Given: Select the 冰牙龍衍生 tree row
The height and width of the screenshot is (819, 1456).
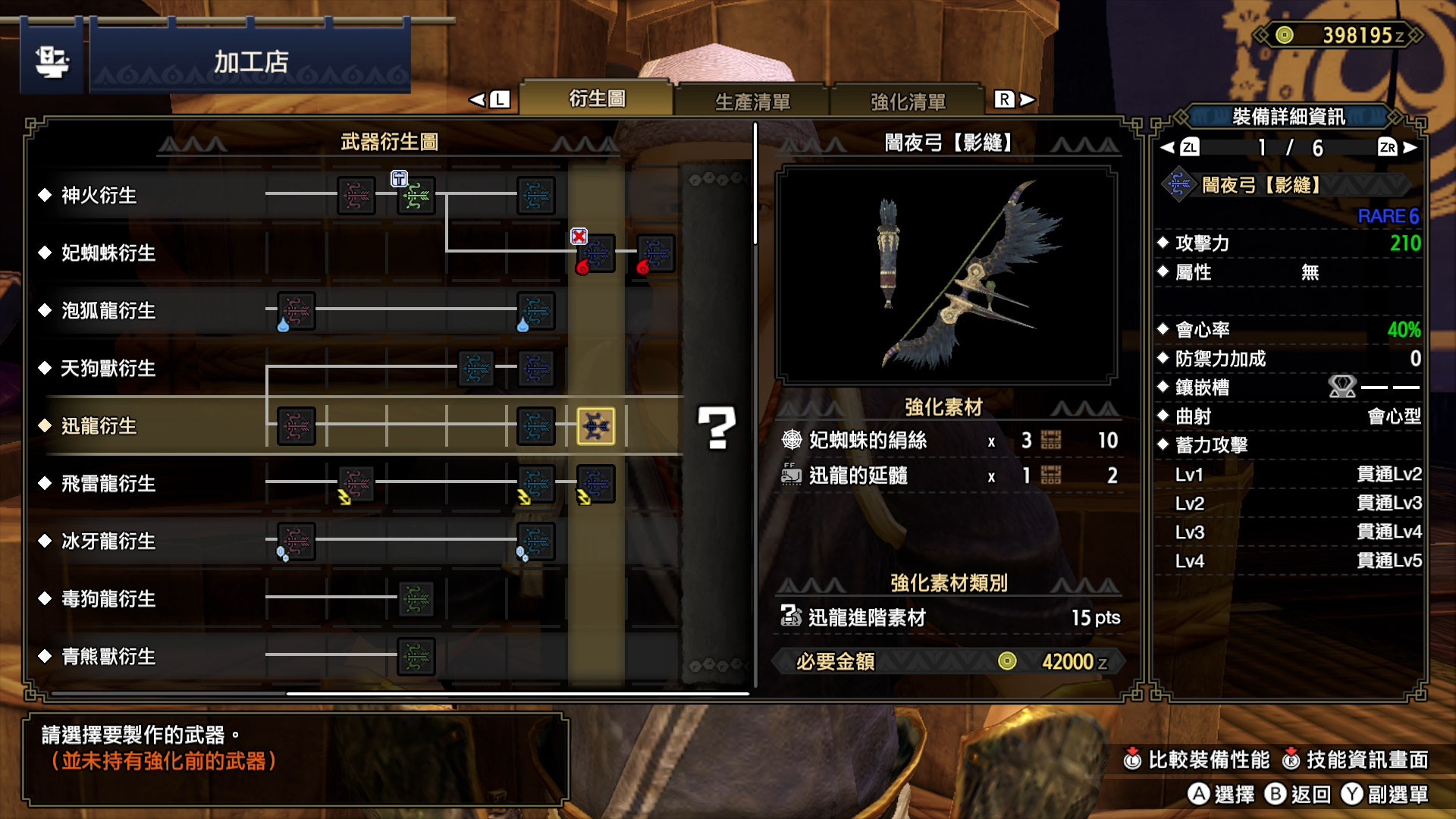Looking at the screenshot, I should click(x=108, y=541).
